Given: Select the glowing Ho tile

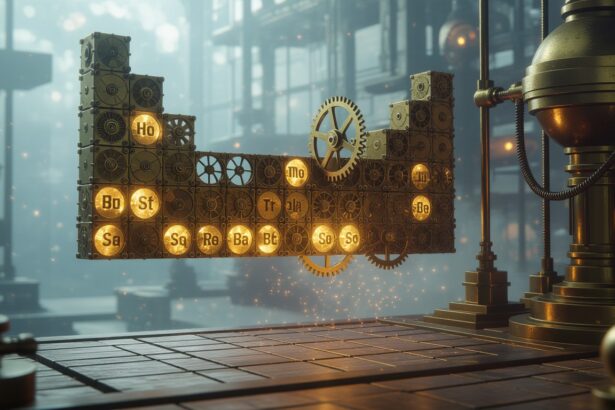Looking at the screenshot, I should click(x=145, y=128).
